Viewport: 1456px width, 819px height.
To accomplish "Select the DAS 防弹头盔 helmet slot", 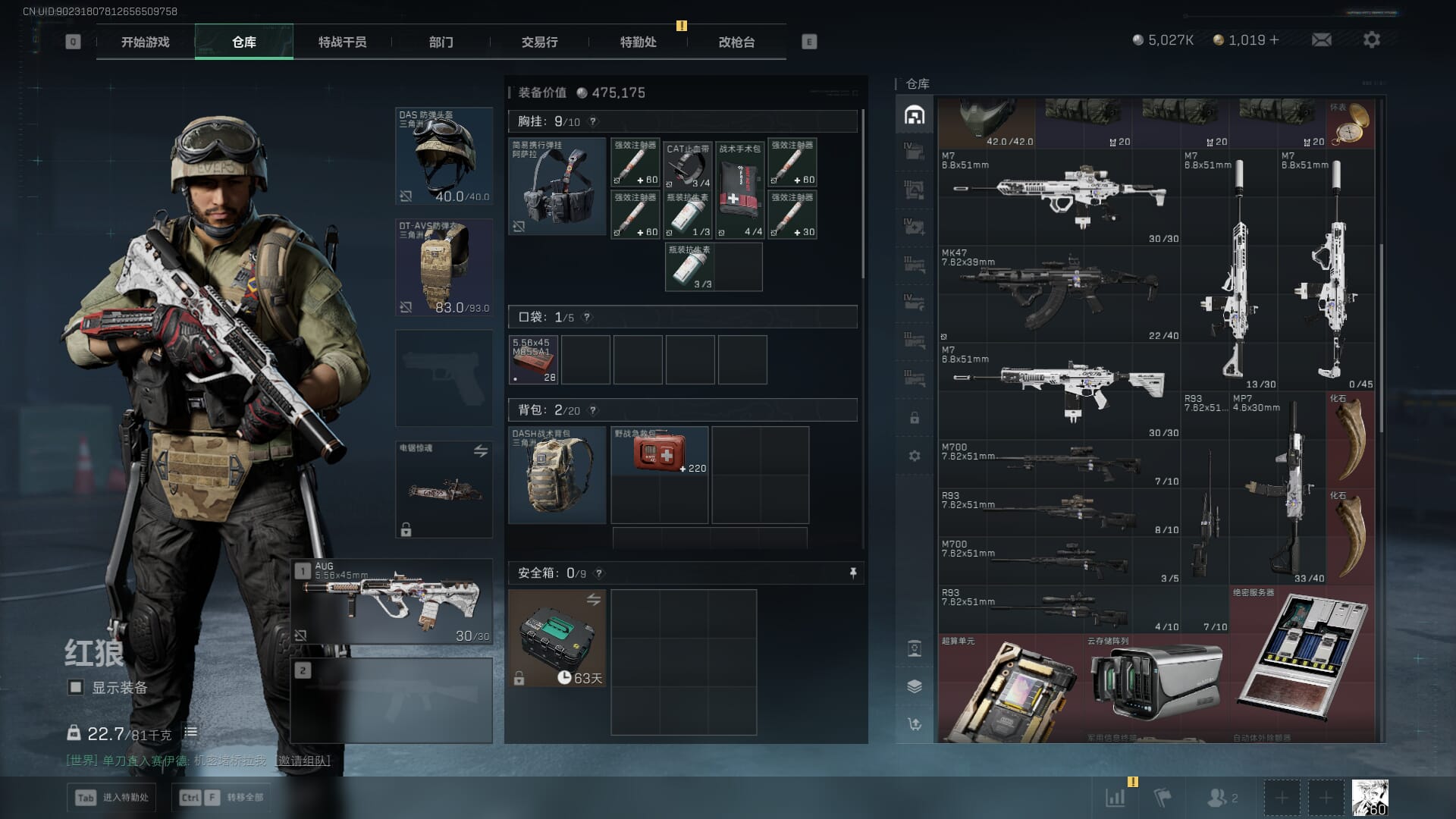I will point(444,156).
